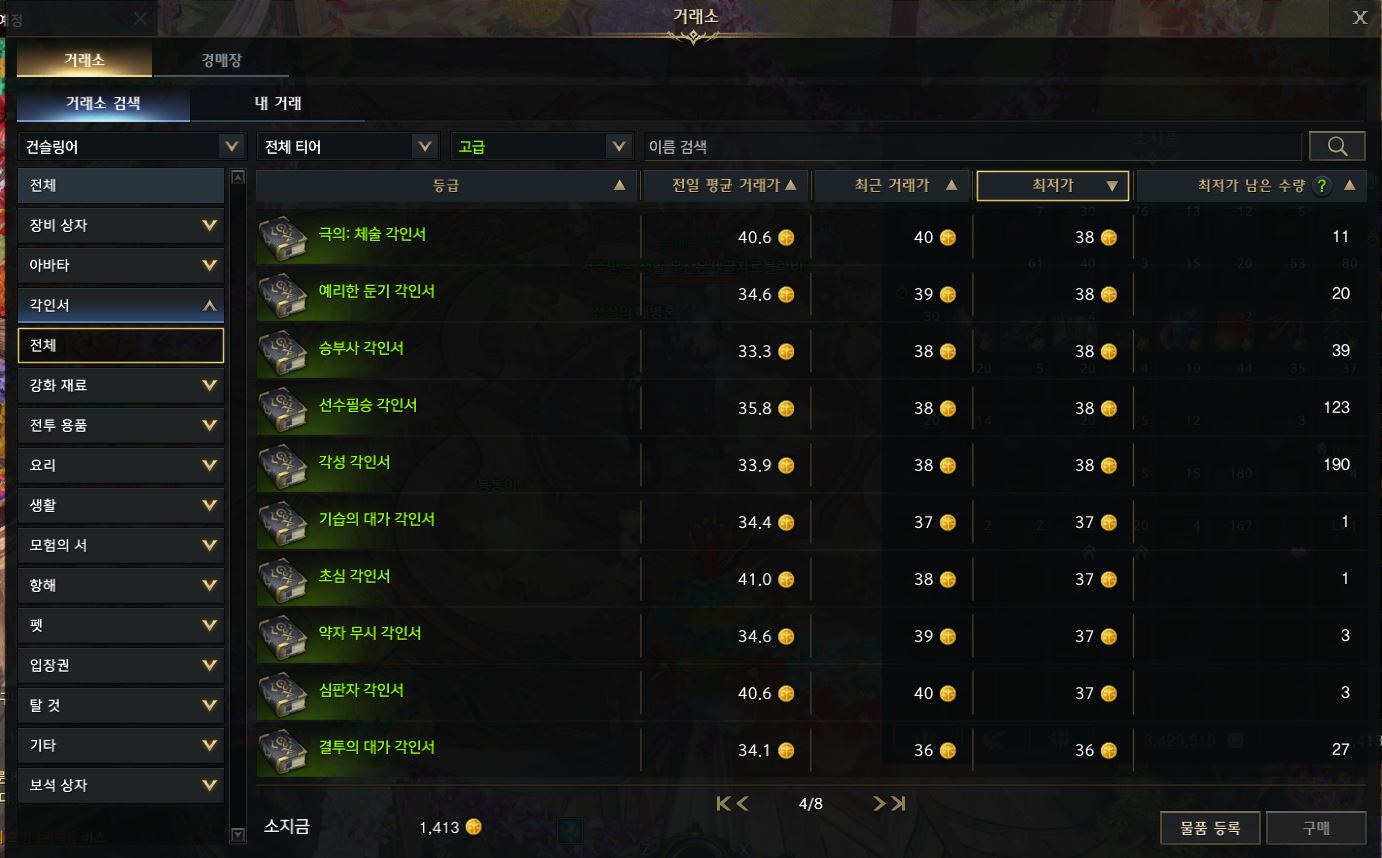Viewport: 1382px width, 858px height.
Task: Switch to the 경매장 tab
Action: point(221,61)
